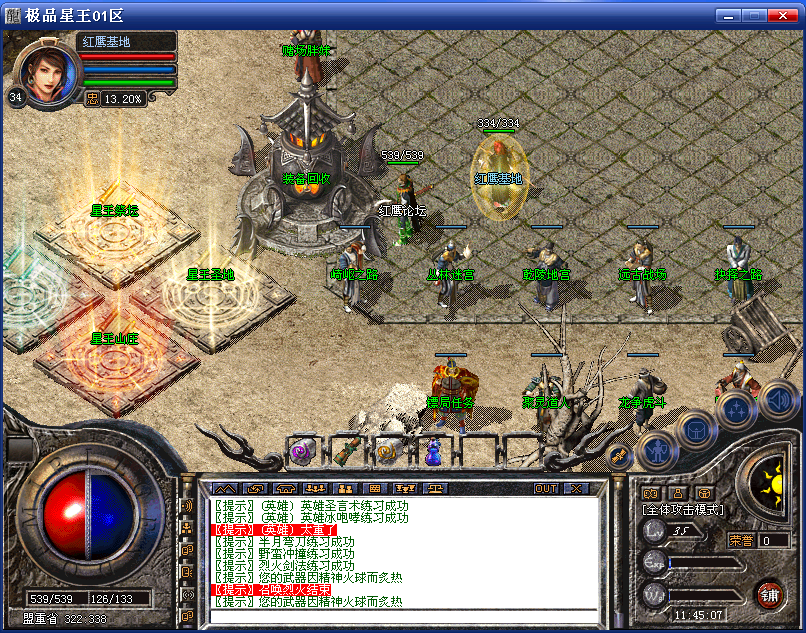806x633 pixels.
Task: Click the OUT button above chat
Action: pos(546,488)
